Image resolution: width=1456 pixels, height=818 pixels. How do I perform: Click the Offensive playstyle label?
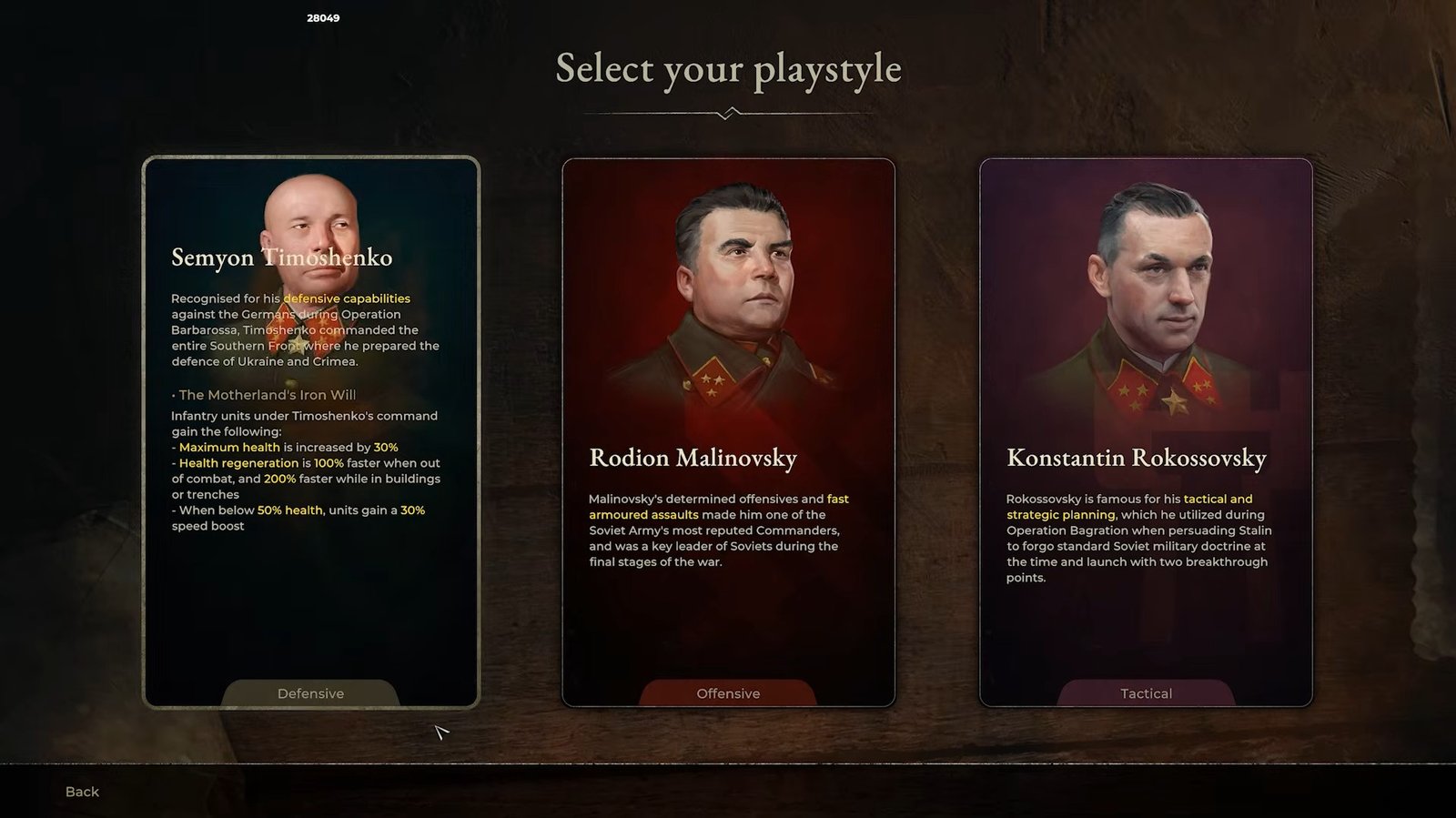click(728, 693)
